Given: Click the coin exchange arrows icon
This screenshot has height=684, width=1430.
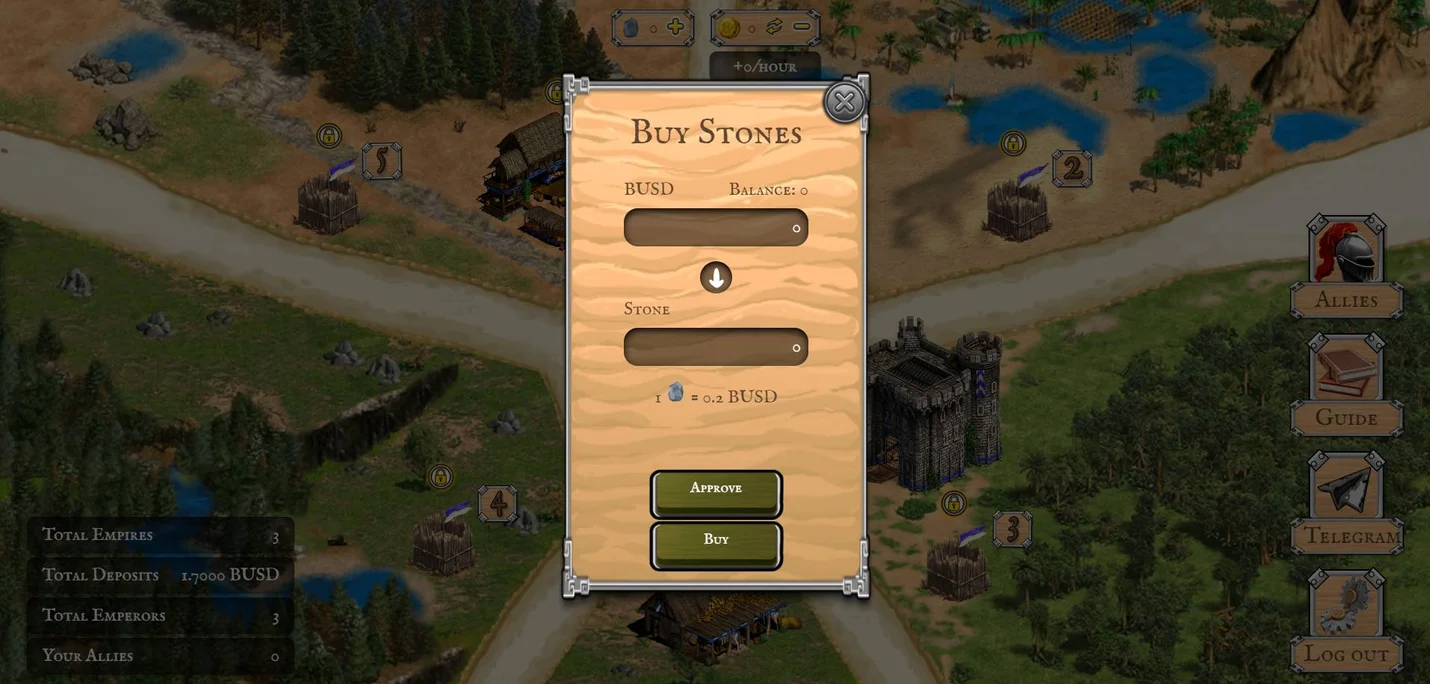Looking at the screenshot, I should 775,27.
